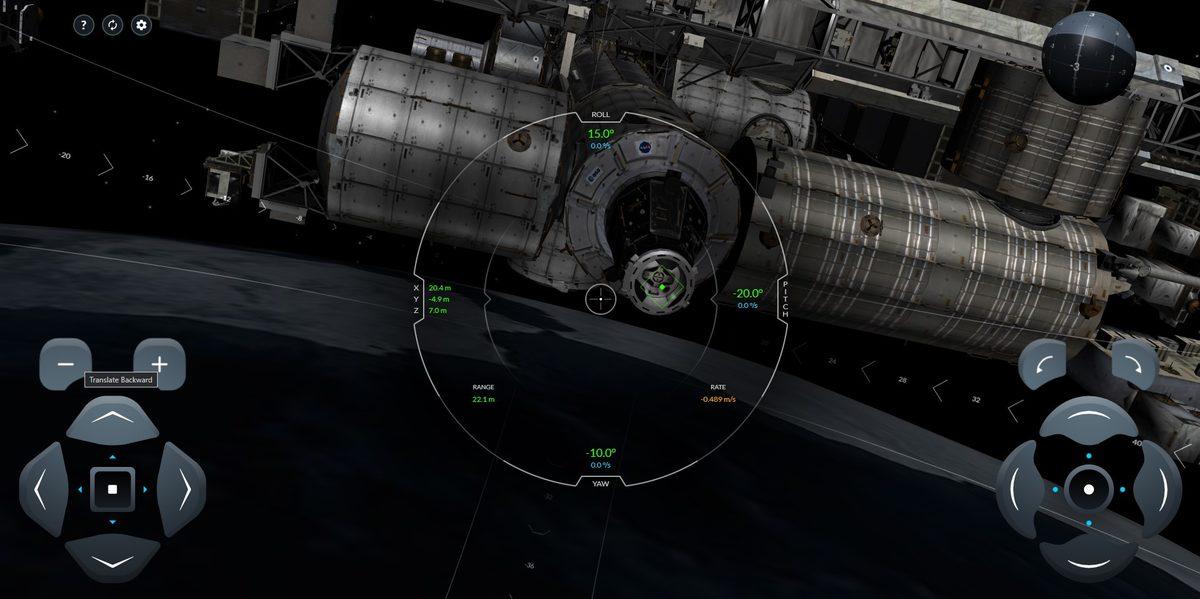This screenshot has width=1200, height=599.
Task: Click the plus Translate Forward button
Action: 159,364
